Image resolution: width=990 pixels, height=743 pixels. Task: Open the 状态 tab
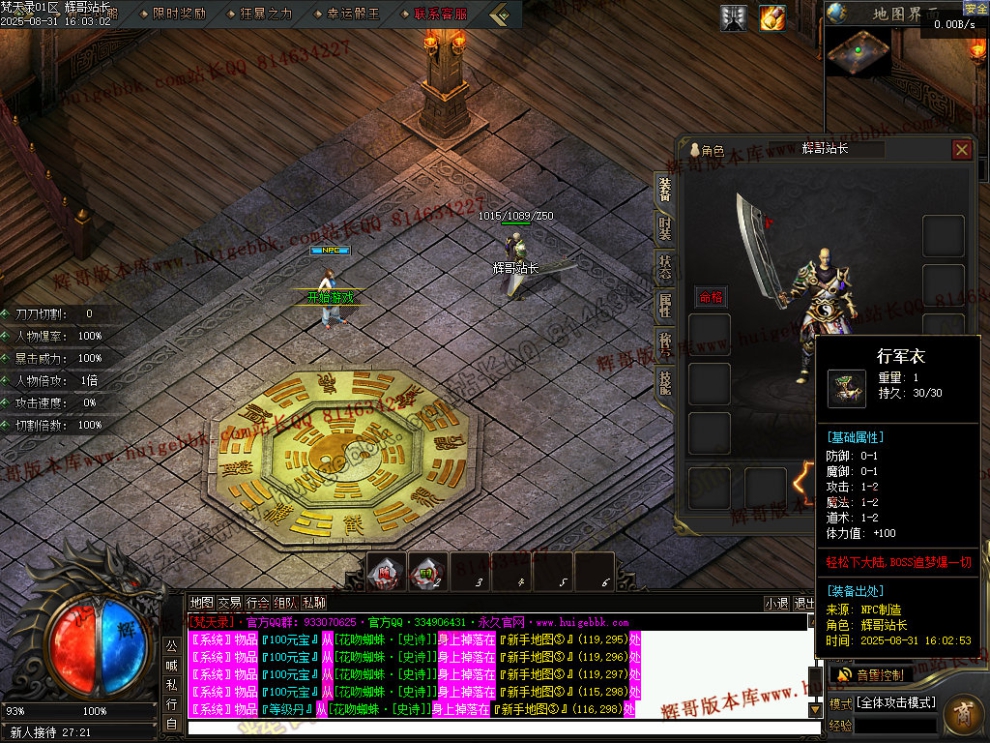pyautogui.click(x=665, y=268)
